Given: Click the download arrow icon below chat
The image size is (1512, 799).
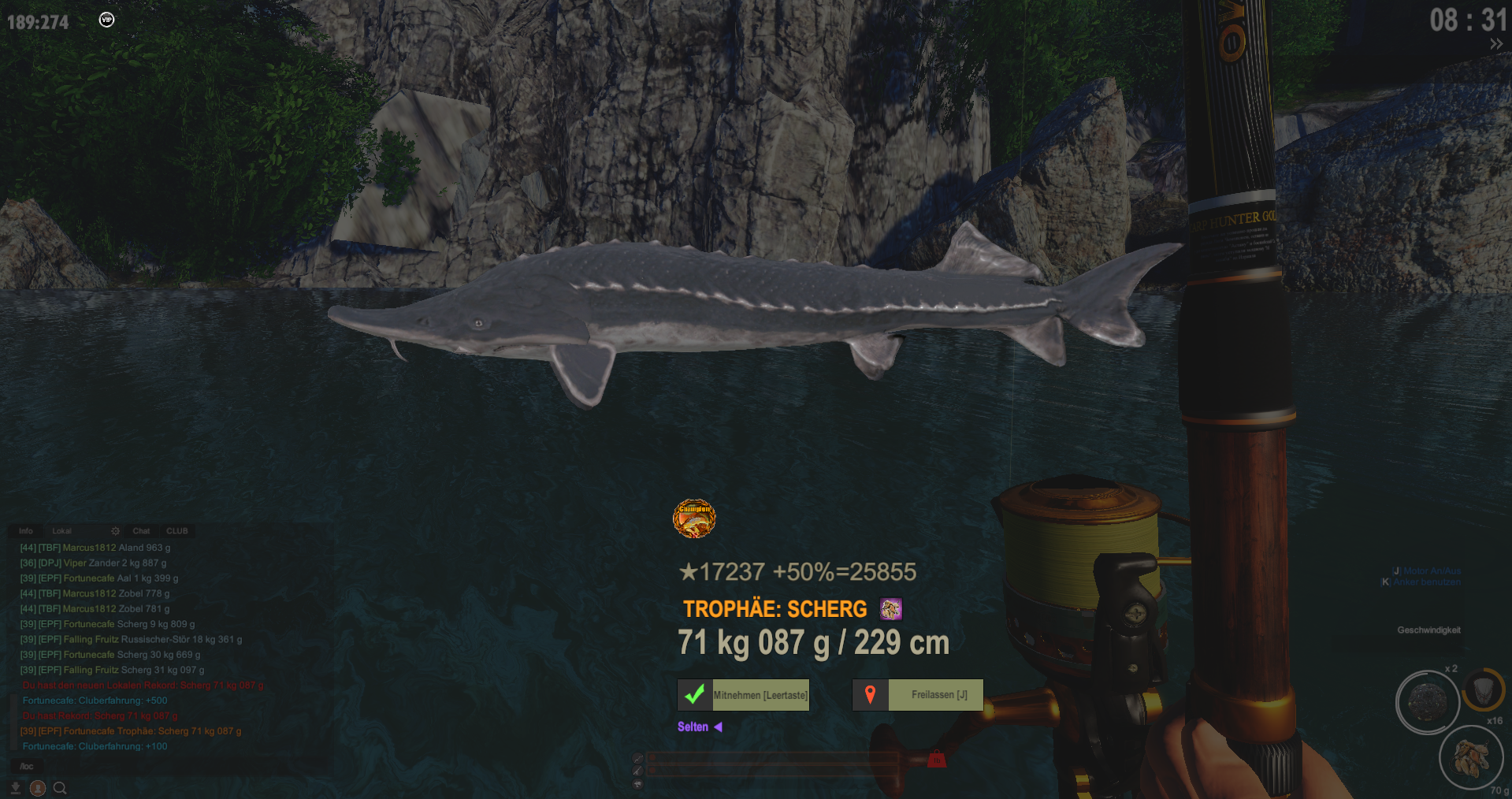Looking at the screenshot, I should tap(15, 787).
